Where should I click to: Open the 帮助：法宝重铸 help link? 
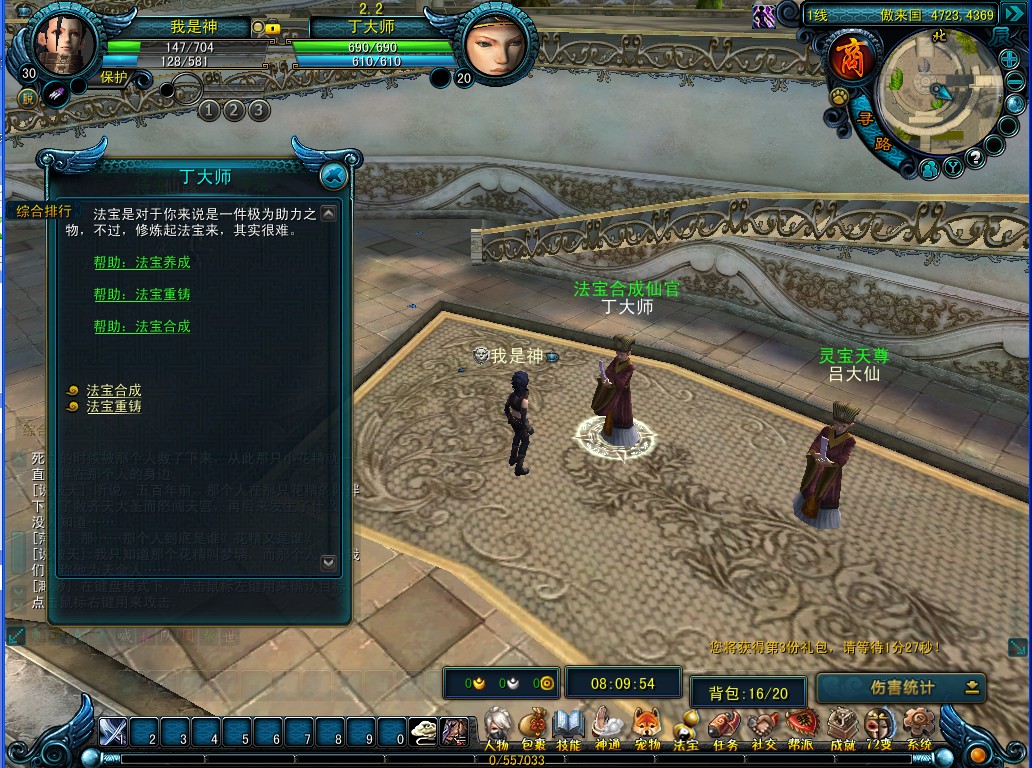point(141,295)
